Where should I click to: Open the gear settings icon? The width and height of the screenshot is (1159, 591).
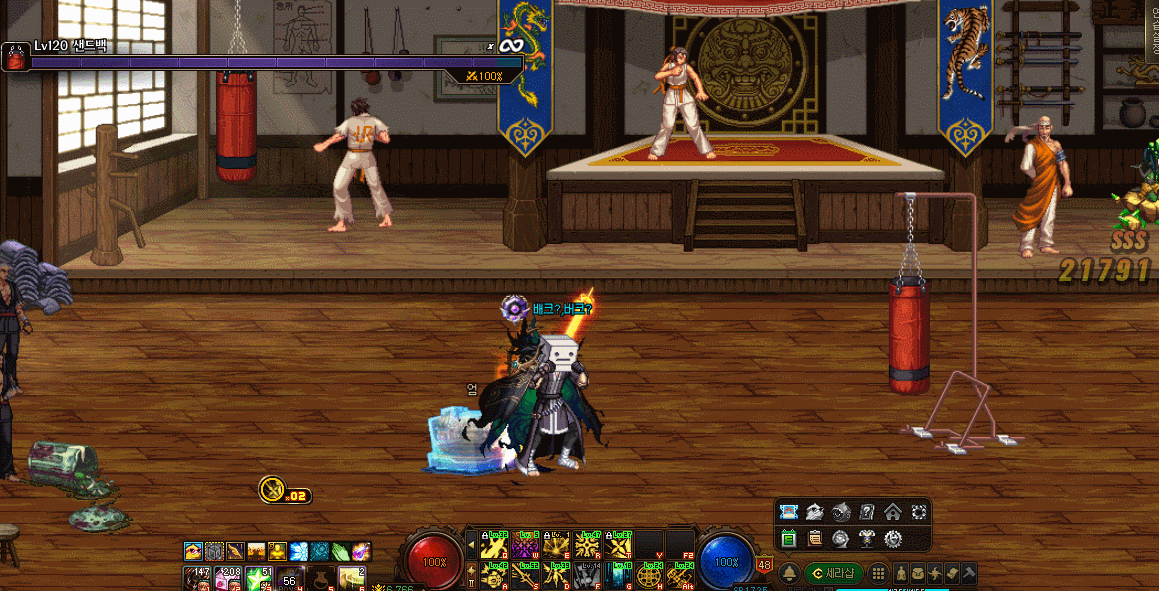click(893, 539)
